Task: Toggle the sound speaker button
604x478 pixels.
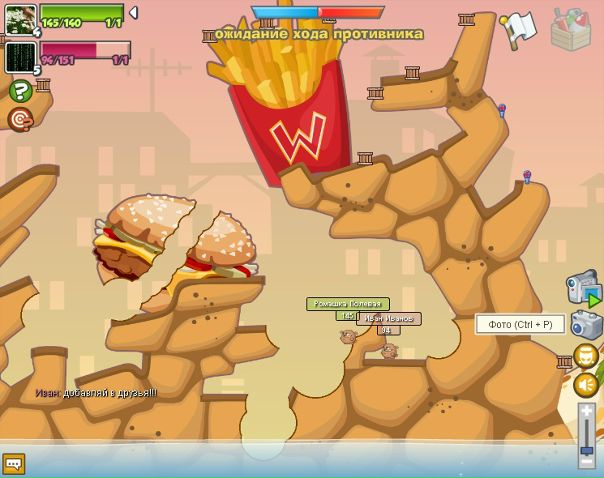Action: (x=586, y=384)
